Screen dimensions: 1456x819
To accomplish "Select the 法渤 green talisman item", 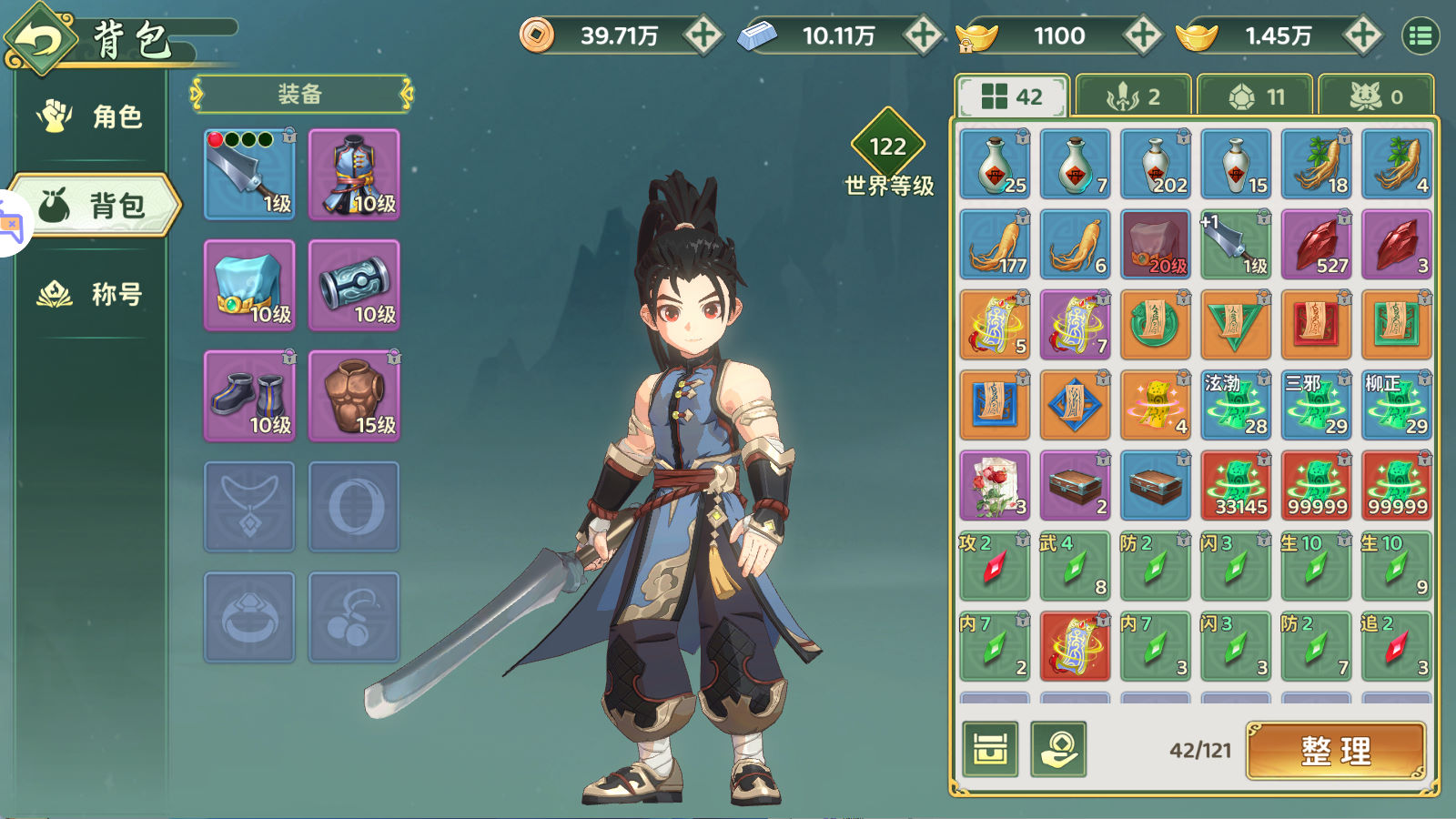I will pos(1236,405).
